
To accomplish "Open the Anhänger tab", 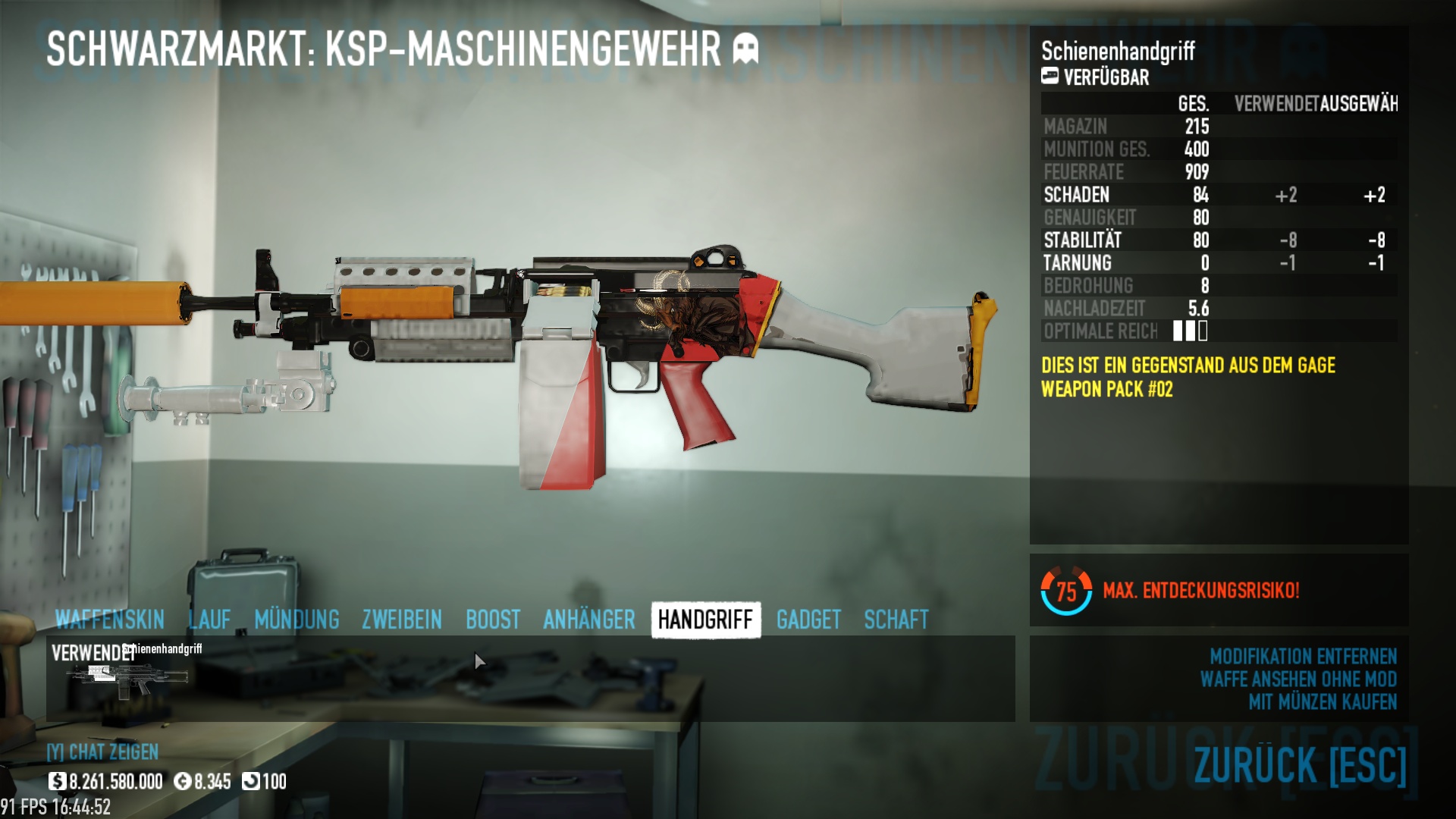I will point(589,620).
